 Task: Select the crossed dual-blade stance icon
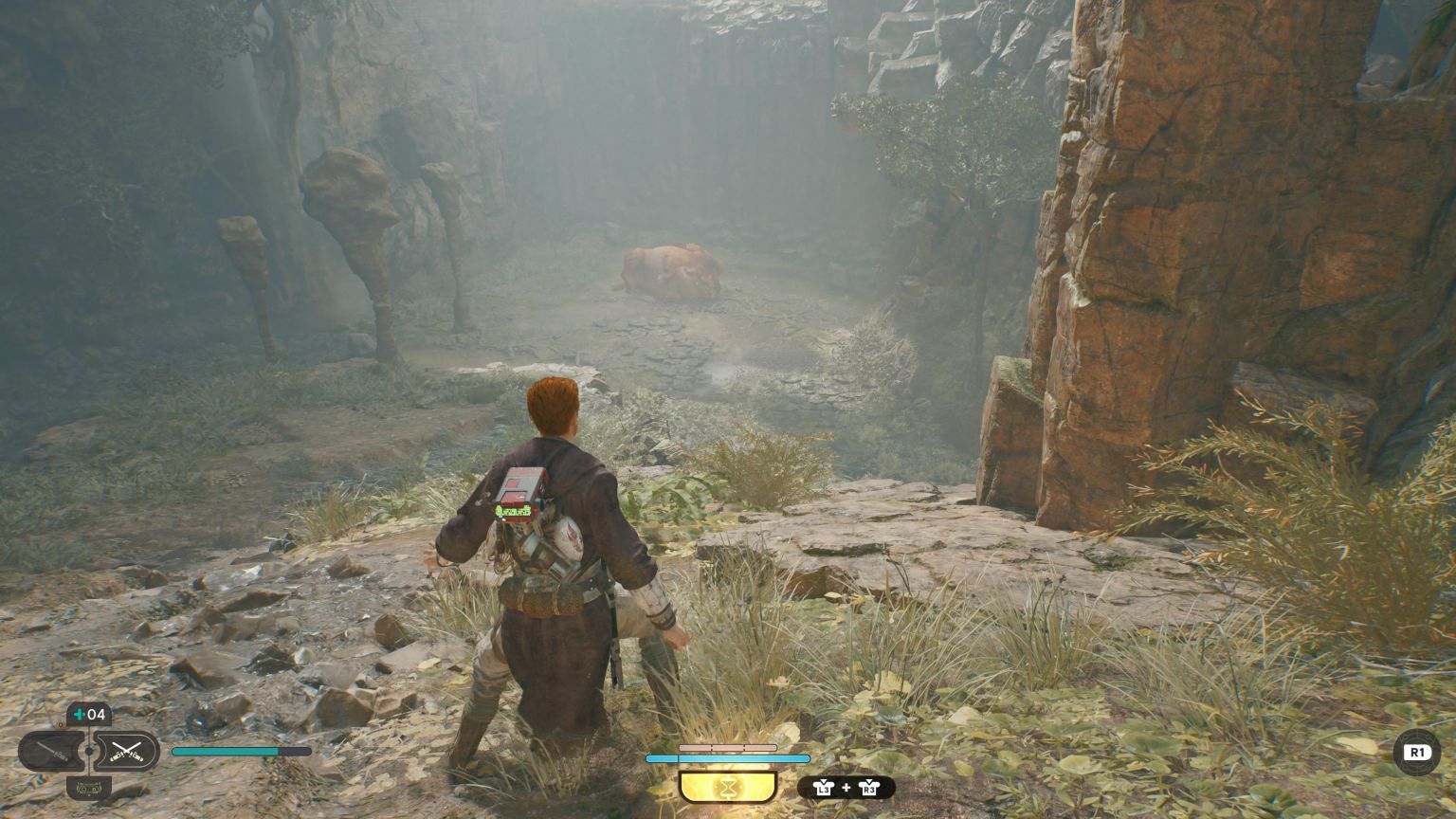click(128, 751)
